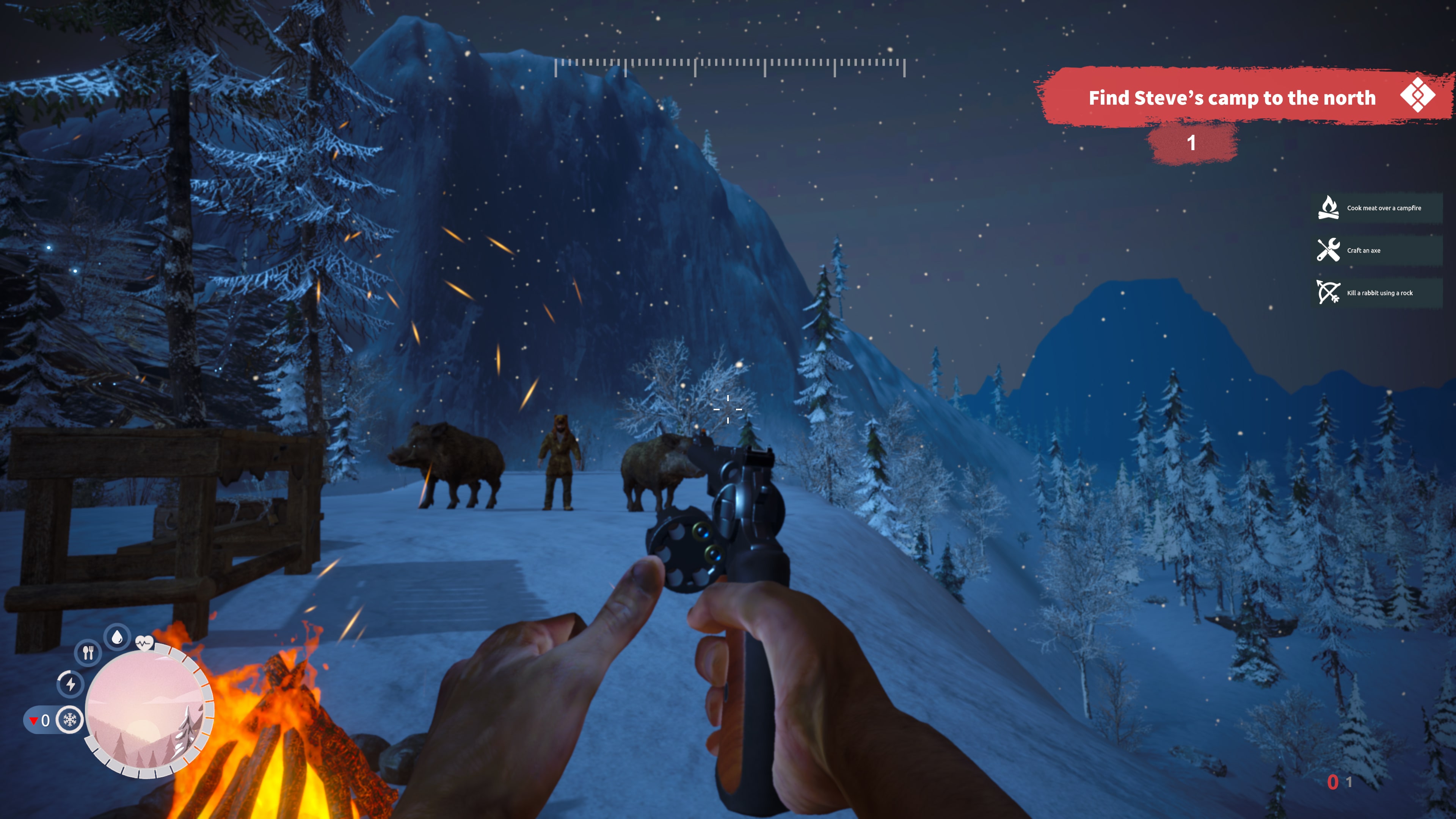Expand the red temperature drop indicator showing 0
The height and width of the screenshot is (819, 1456).
[x=42, y=720]
